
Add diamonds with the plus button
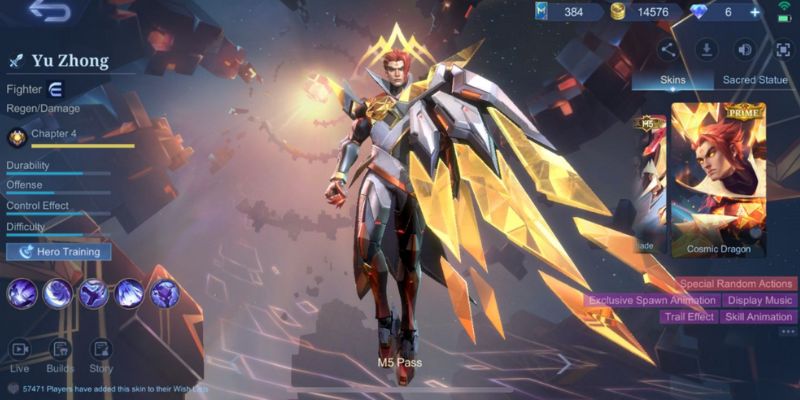coord(755,12)
